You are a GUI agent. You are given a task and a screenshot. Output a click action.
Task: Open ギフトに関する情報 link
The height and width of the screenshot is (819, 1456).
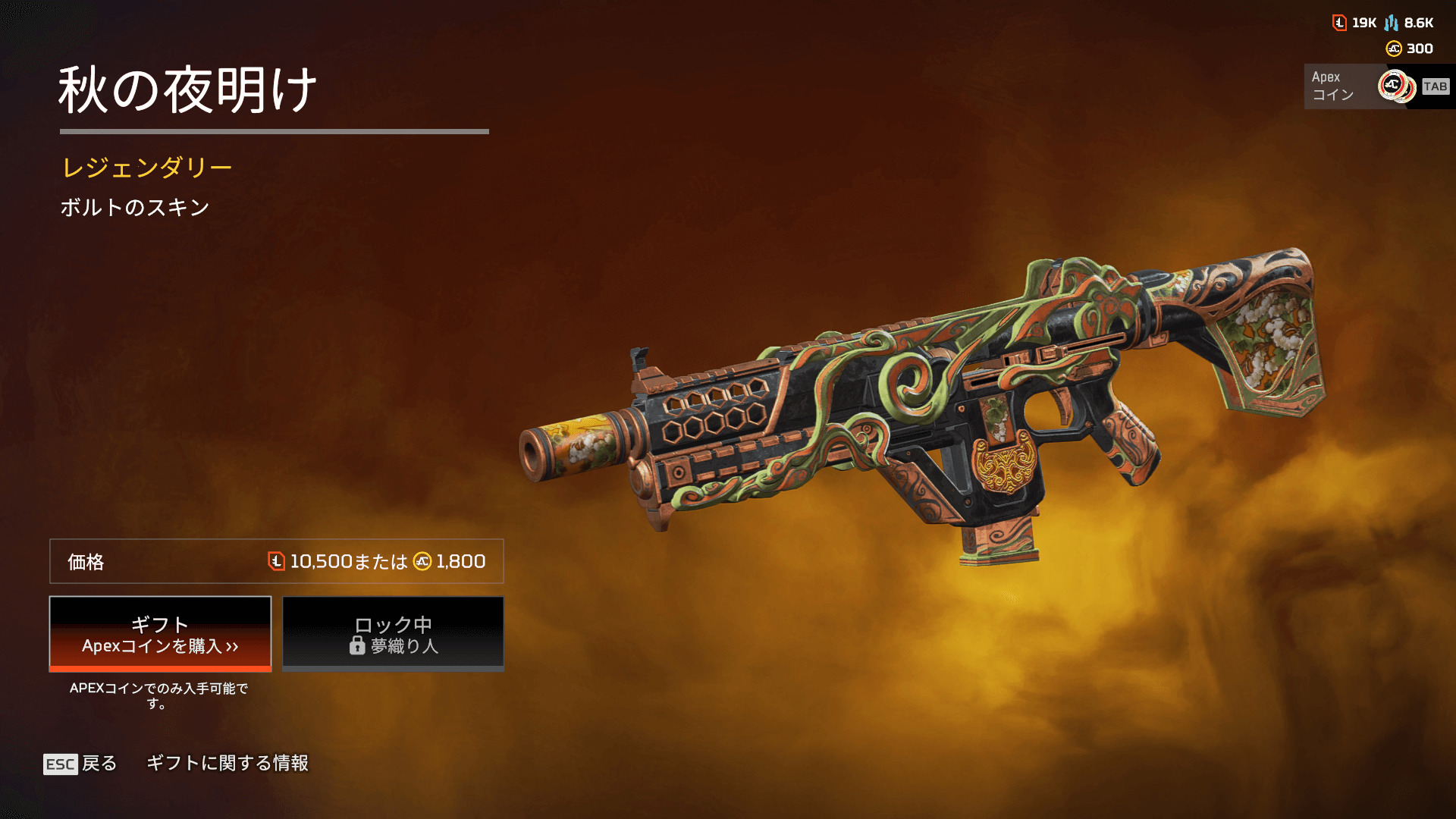pos(227,763)
